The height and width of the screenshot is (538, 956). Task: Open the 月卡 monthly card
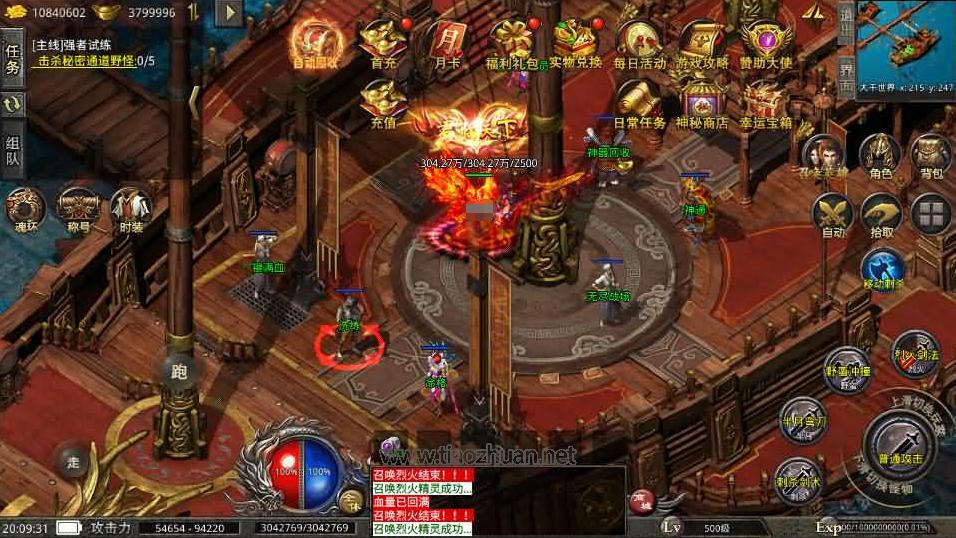pyautogui.click(x=445, y=44)
